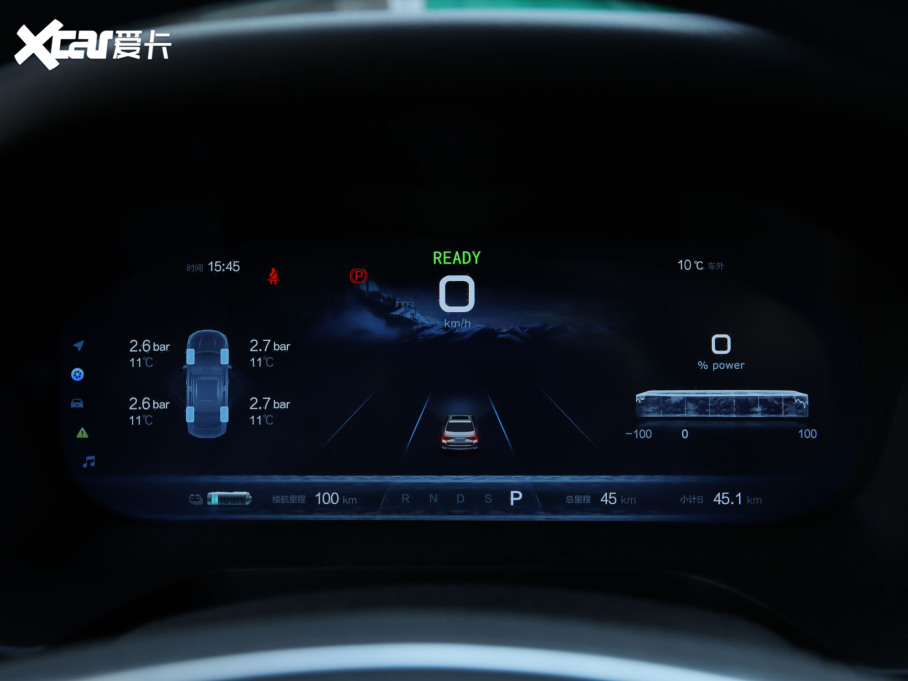Open the navigation arrow menu icon
This screenshot has width=908, height=681.
pyautogui.click(x=78, y=346)
